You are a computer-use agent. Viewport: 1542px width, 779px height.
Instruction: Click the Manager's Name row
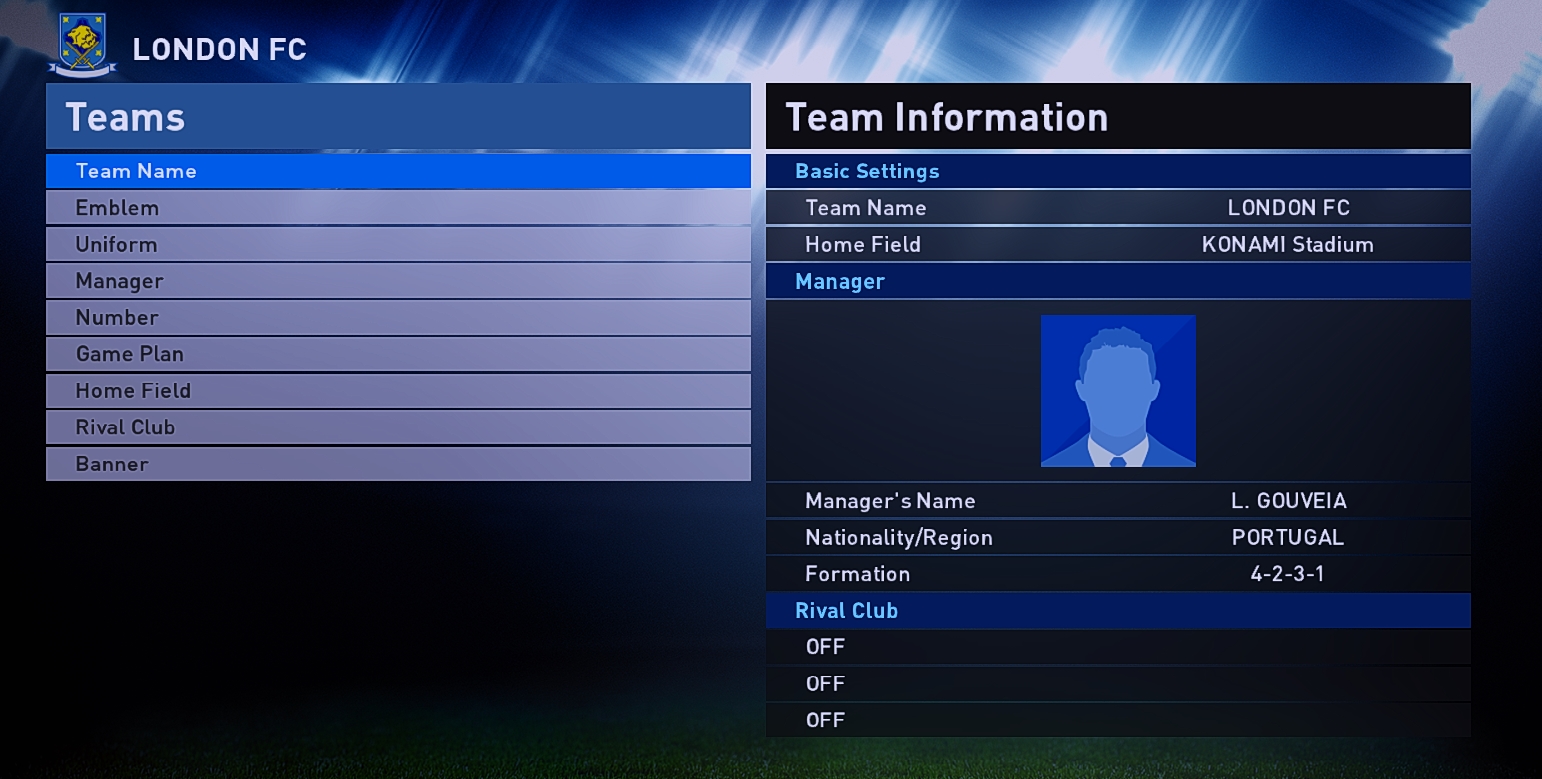(1118, 501)
